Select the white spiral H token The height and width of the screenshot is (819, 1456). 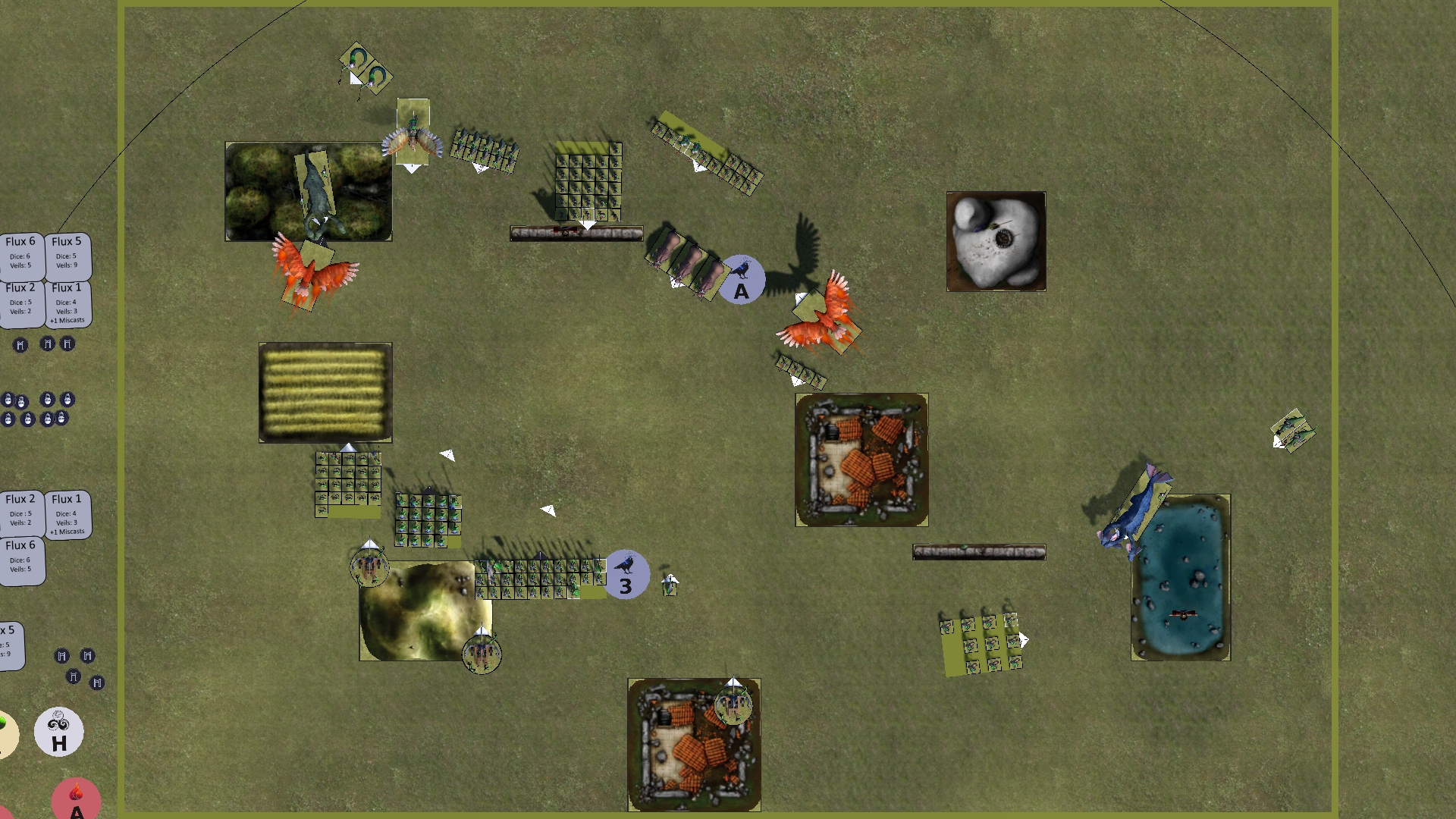59,732
